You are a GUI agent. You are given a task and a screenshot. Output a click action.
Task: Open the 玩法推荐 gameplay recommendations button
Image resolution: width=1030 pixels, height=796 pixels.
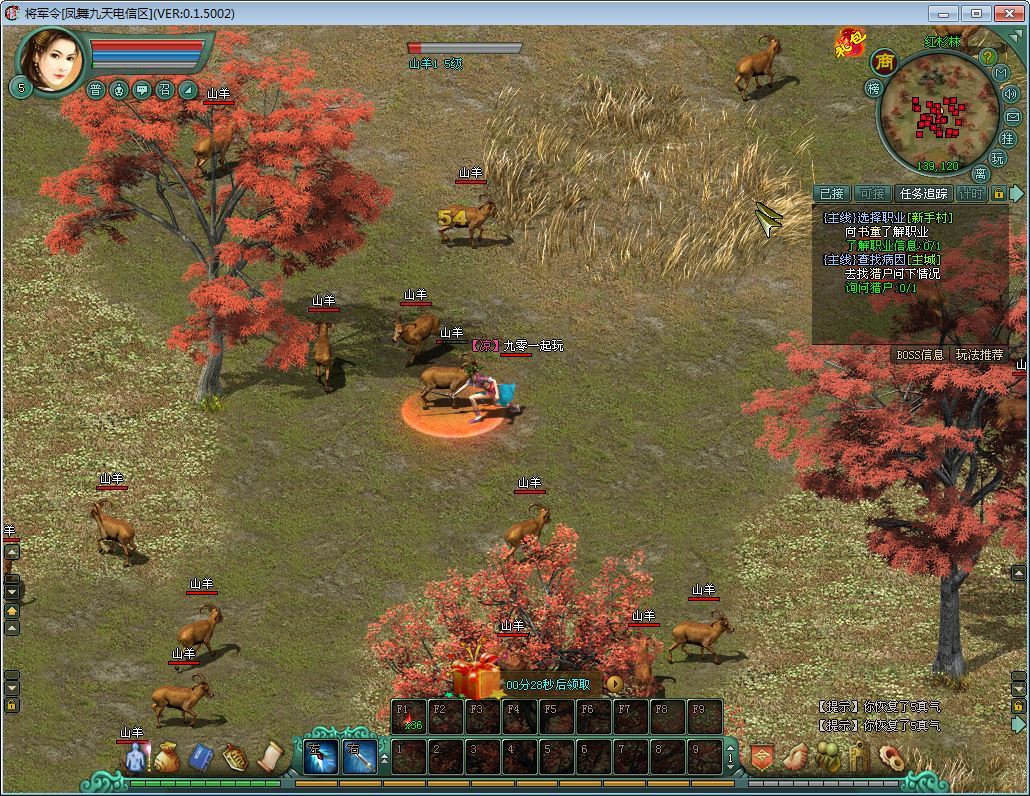978,354
